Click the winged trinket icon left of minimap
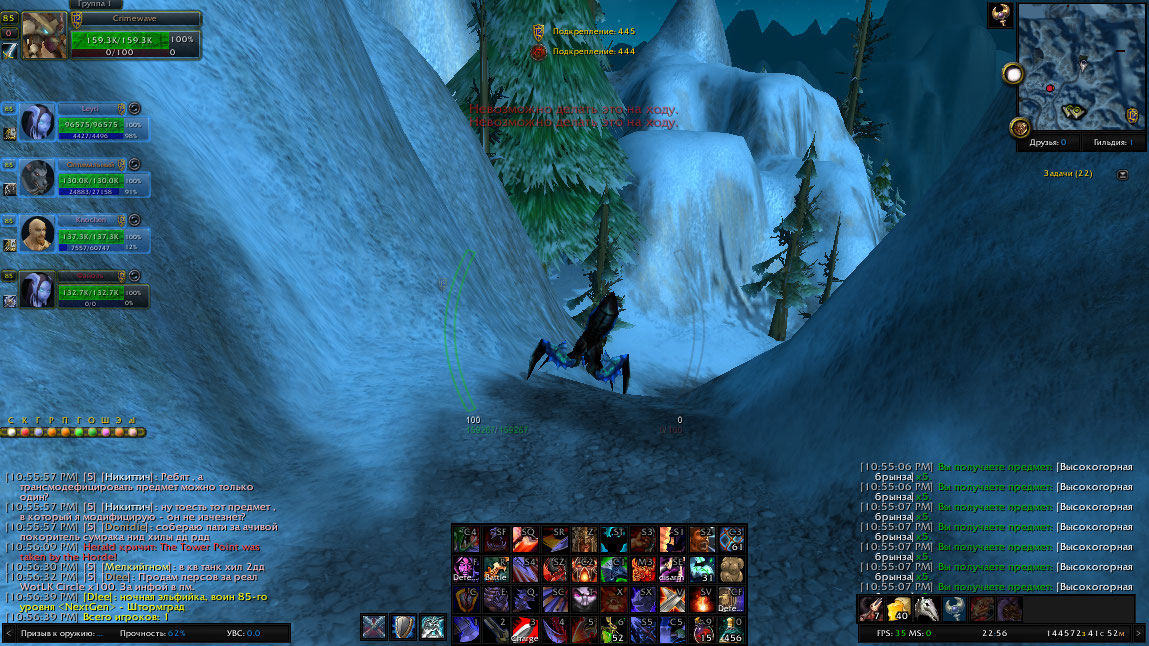The width and height of the screenshot is (1149, 646). click(x=1020, y=127)
